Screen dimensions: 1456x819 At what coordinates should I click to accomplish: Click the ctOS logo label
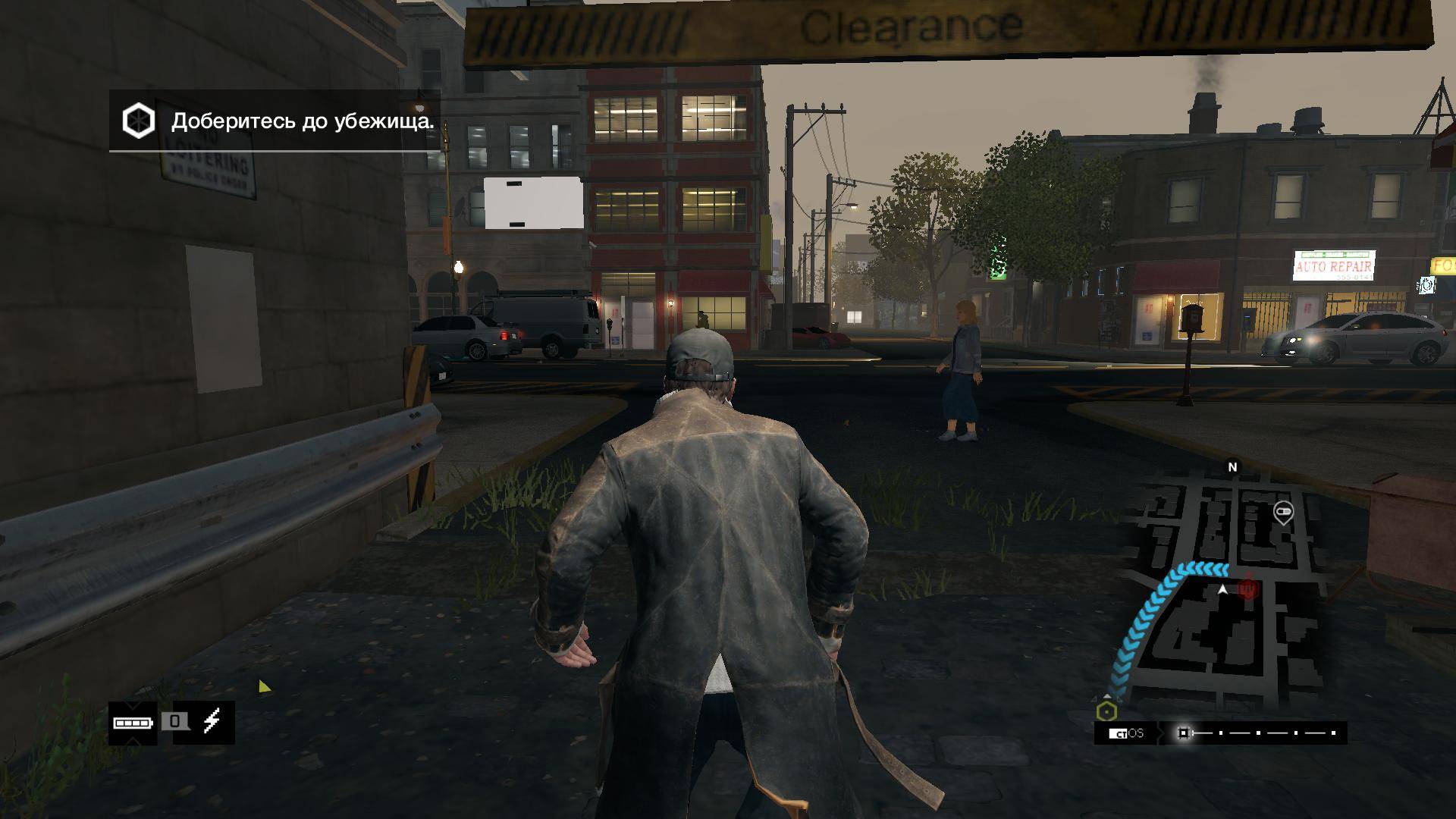click(x=1126, y=733)
